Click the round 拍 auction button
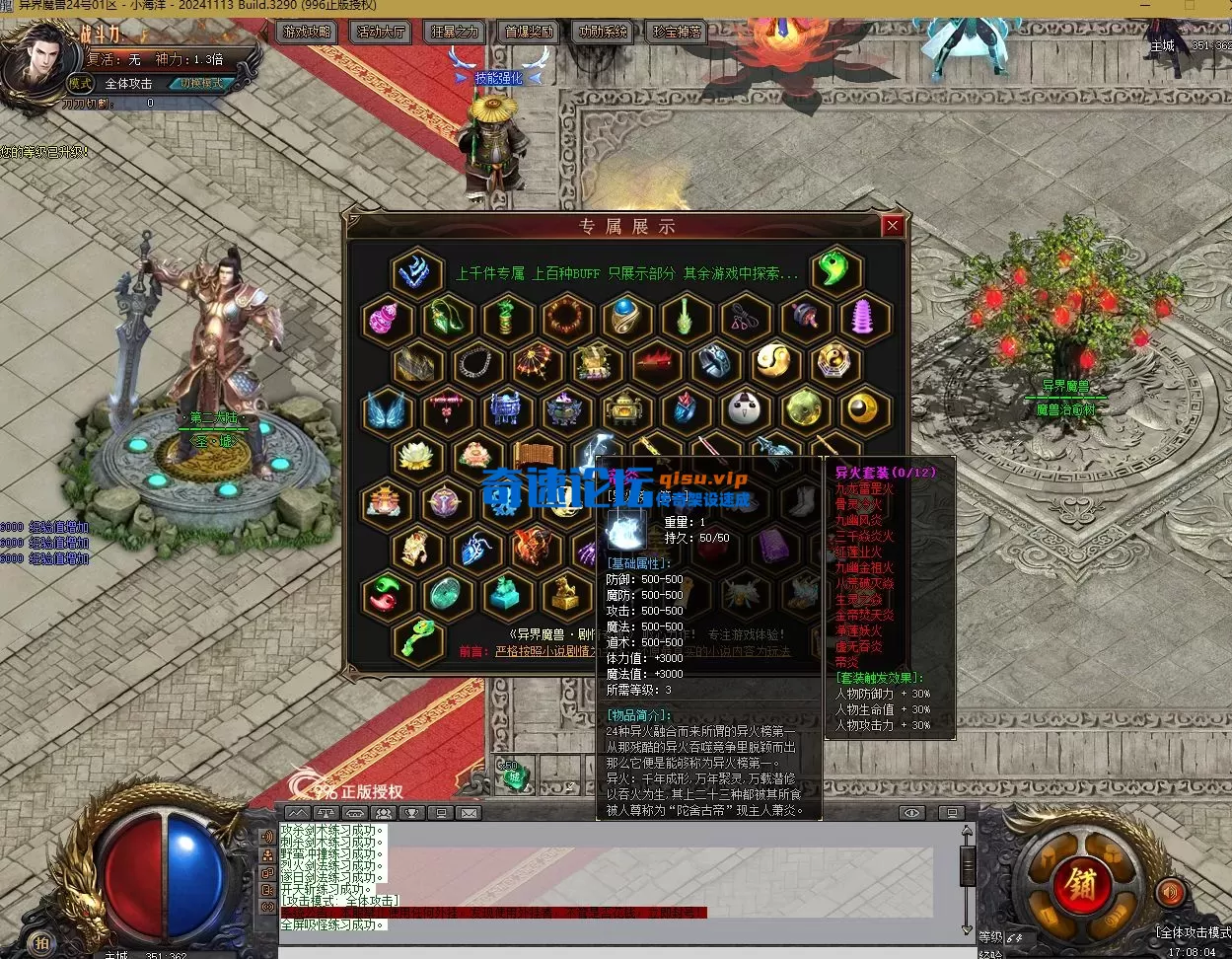The width and height of the screenshot is (1232, 959). pos(41,941)
